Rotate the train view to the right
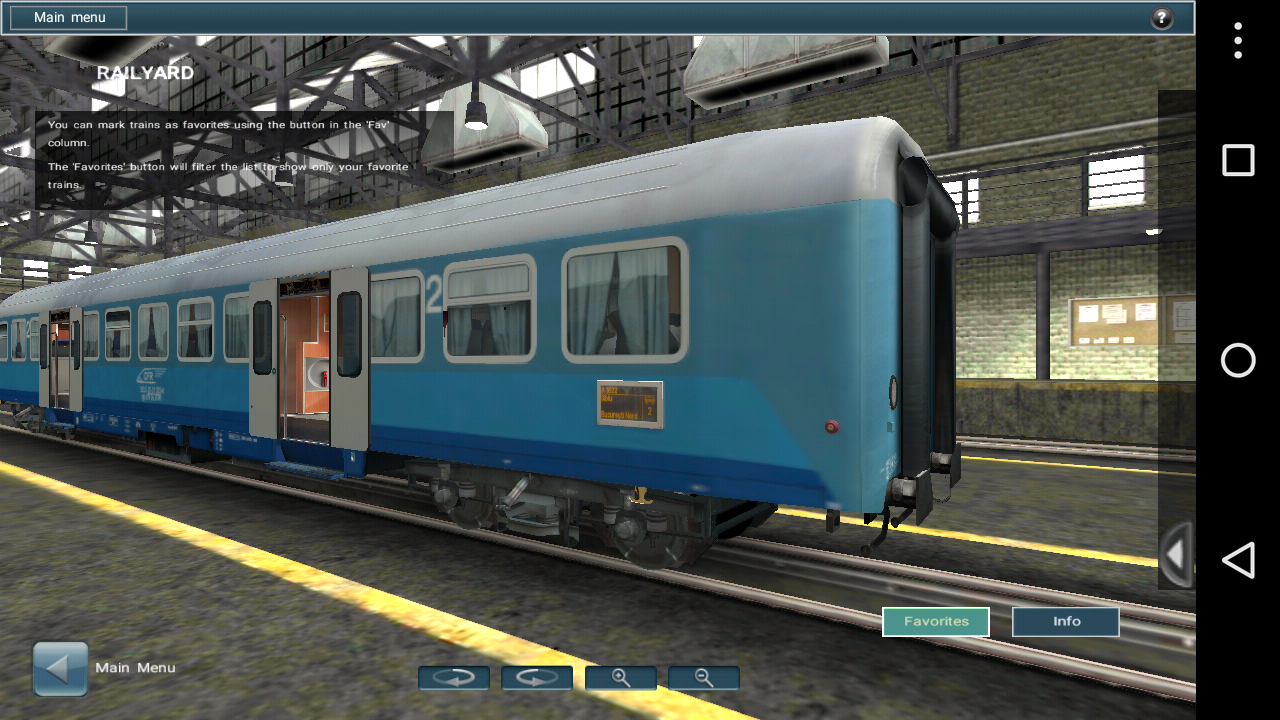1280x720 pixels. point(537,678)
